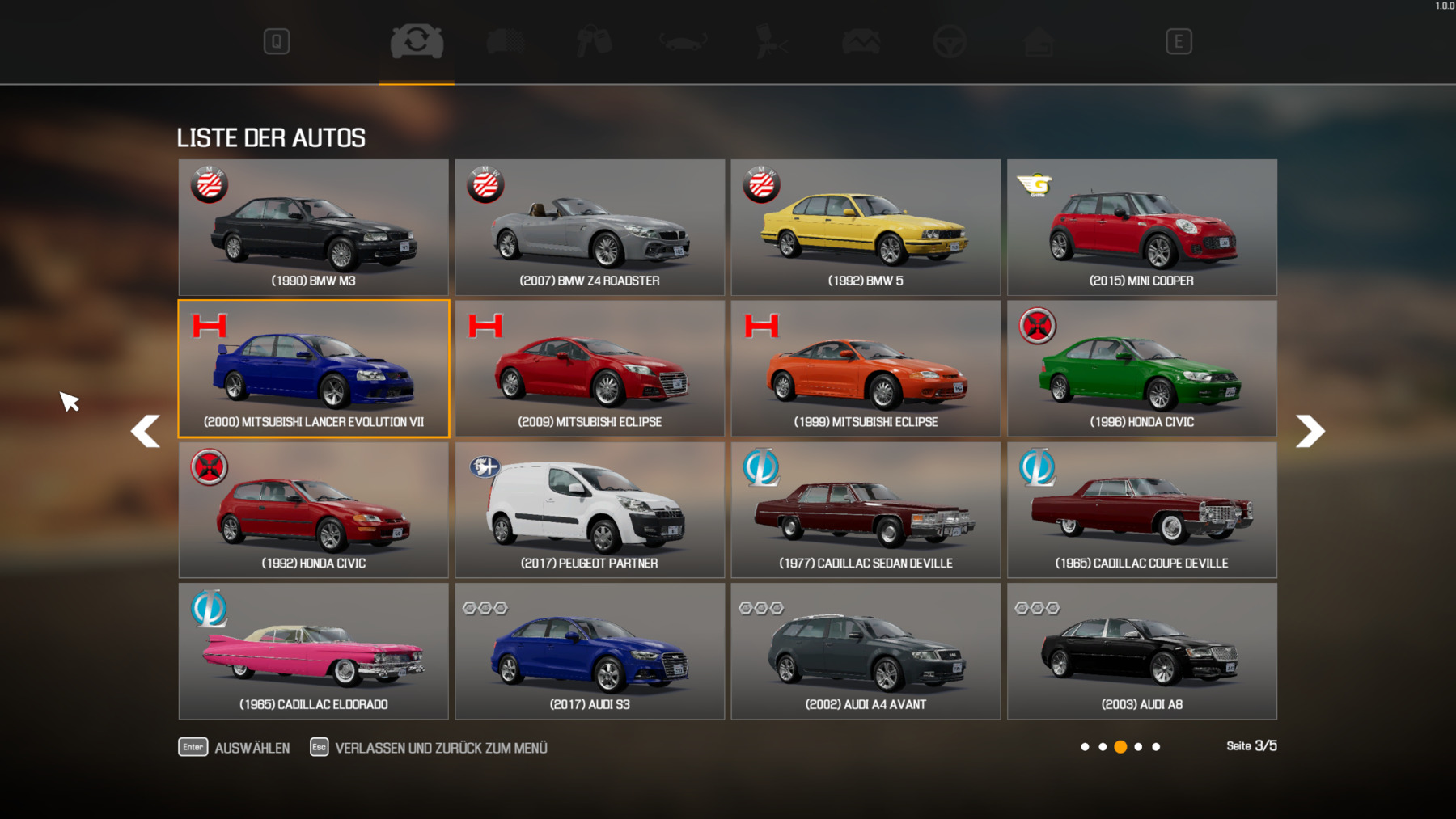Viewport: 1456px width, 819px height.
Task: Choose the 2007 BMW Z4 Roadster
Action: (x=590, y=227)
